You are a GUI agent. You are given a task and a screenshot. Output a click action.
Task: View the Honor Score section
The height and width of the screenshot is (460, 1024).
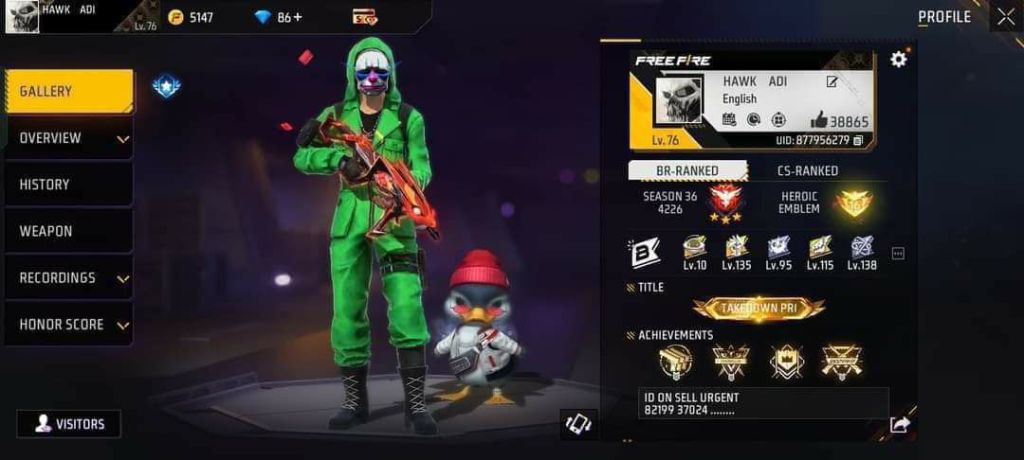(68, 325)
